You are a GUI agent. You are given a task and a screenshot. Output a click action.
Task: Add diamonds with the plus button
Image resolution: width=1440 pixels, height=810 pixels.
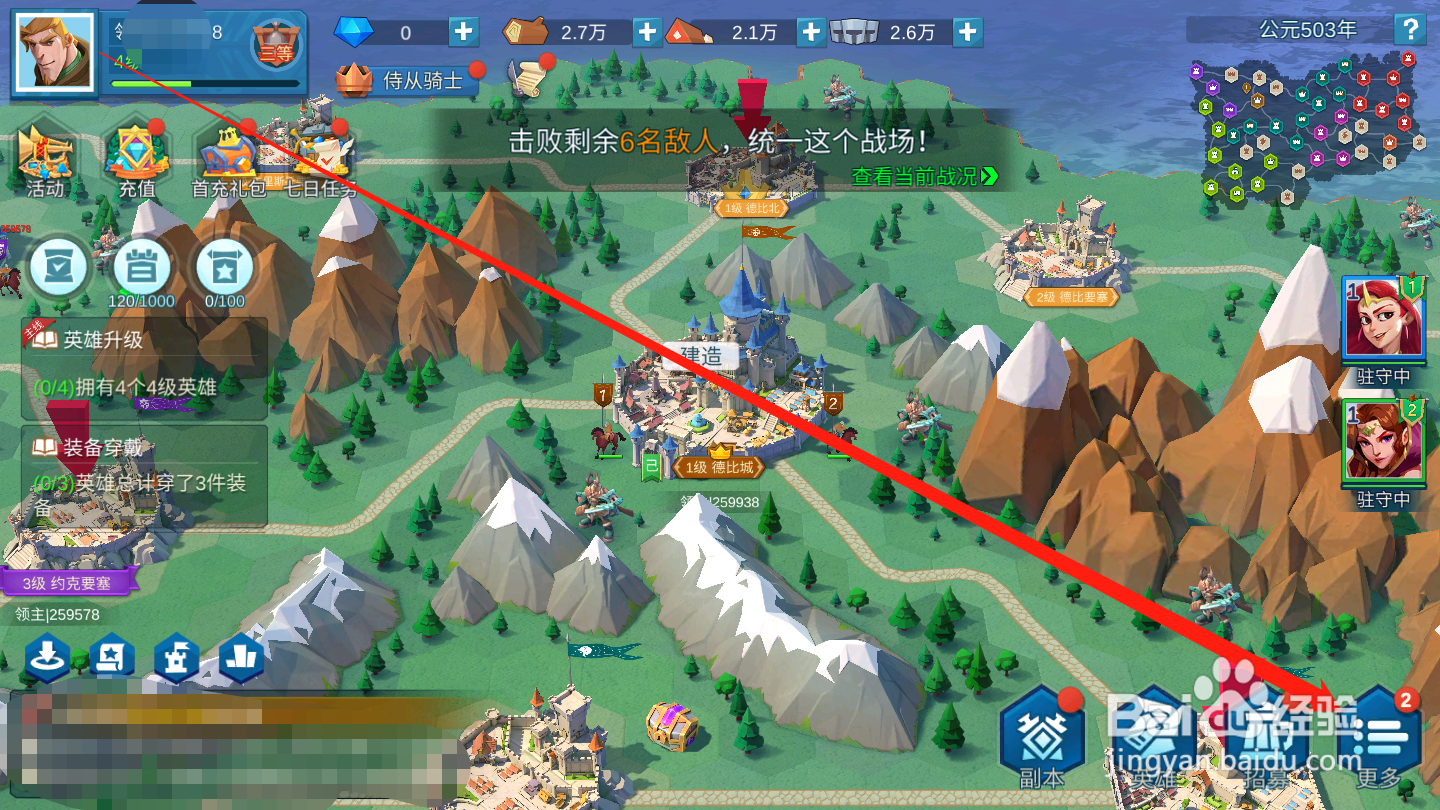tap(463, 31)
